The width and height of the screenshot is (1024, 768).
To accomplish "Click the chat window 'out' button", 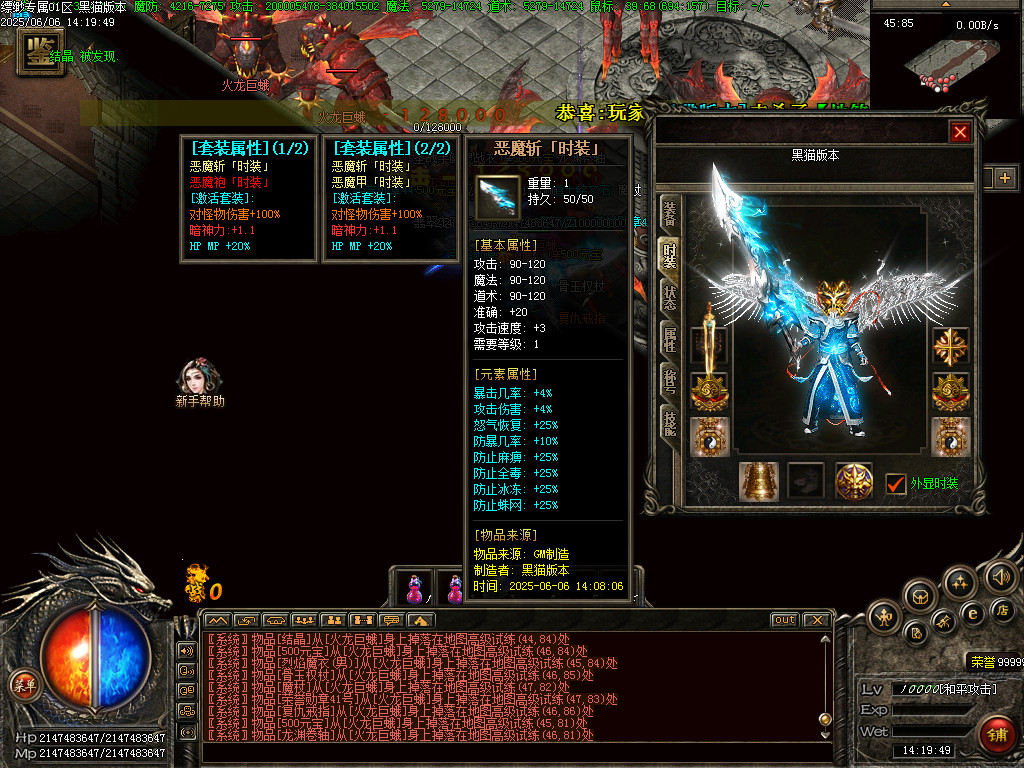I will pyautogui.click(x=784, y=620).
